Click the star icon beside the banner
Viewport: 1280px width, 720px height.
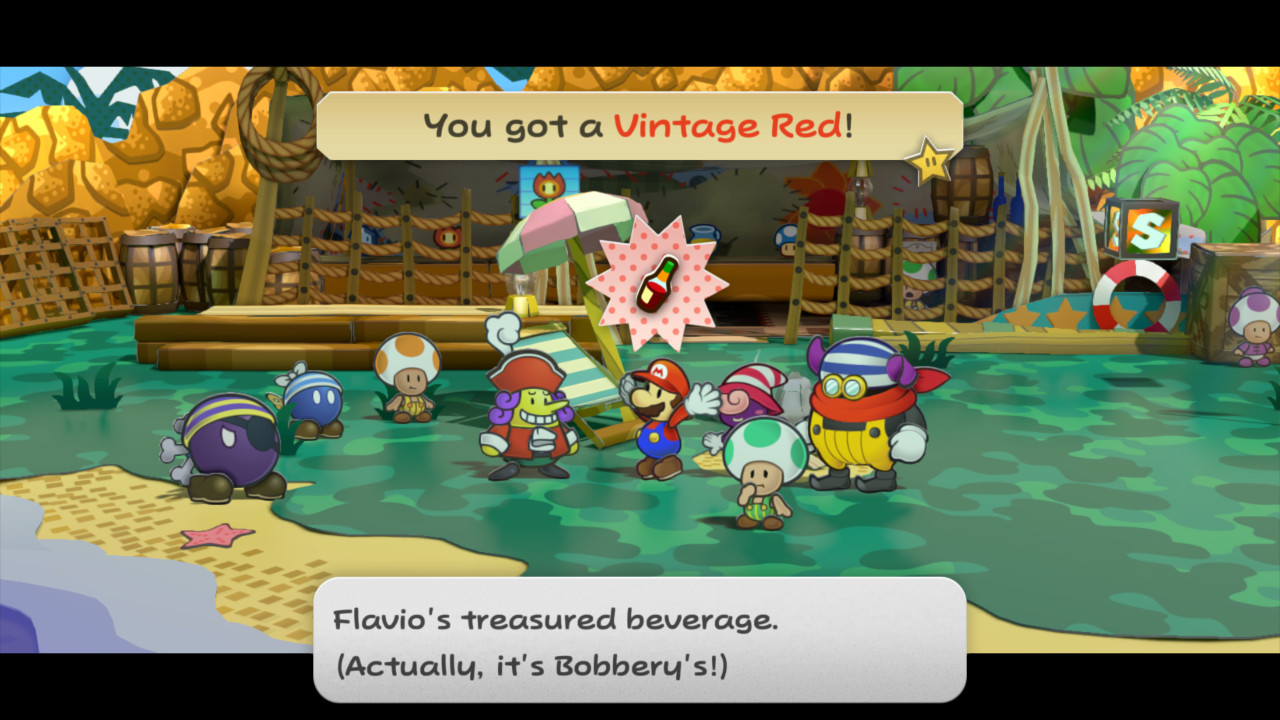point(928,158)
